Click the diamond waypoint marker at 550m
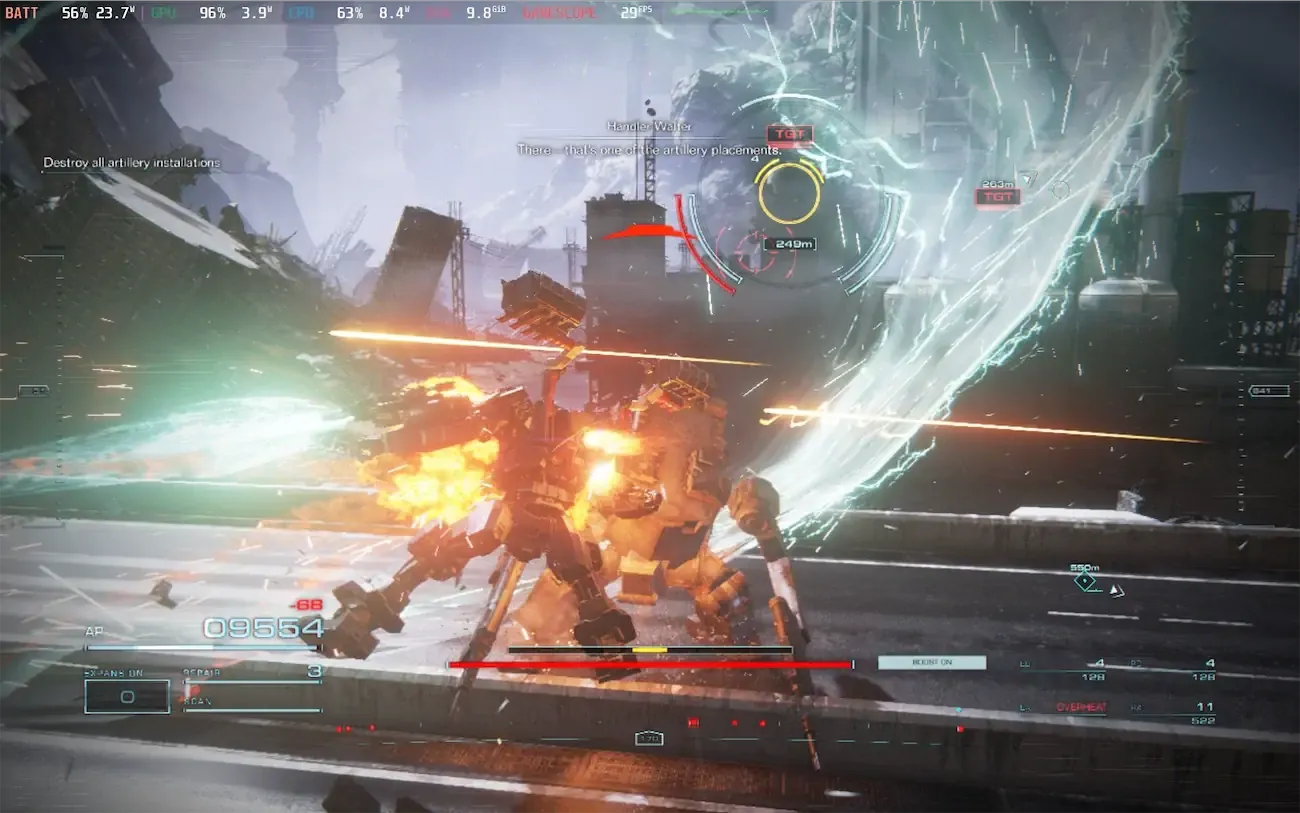1300x813 pixels. pyautogui.click(x=1085, y=580)
